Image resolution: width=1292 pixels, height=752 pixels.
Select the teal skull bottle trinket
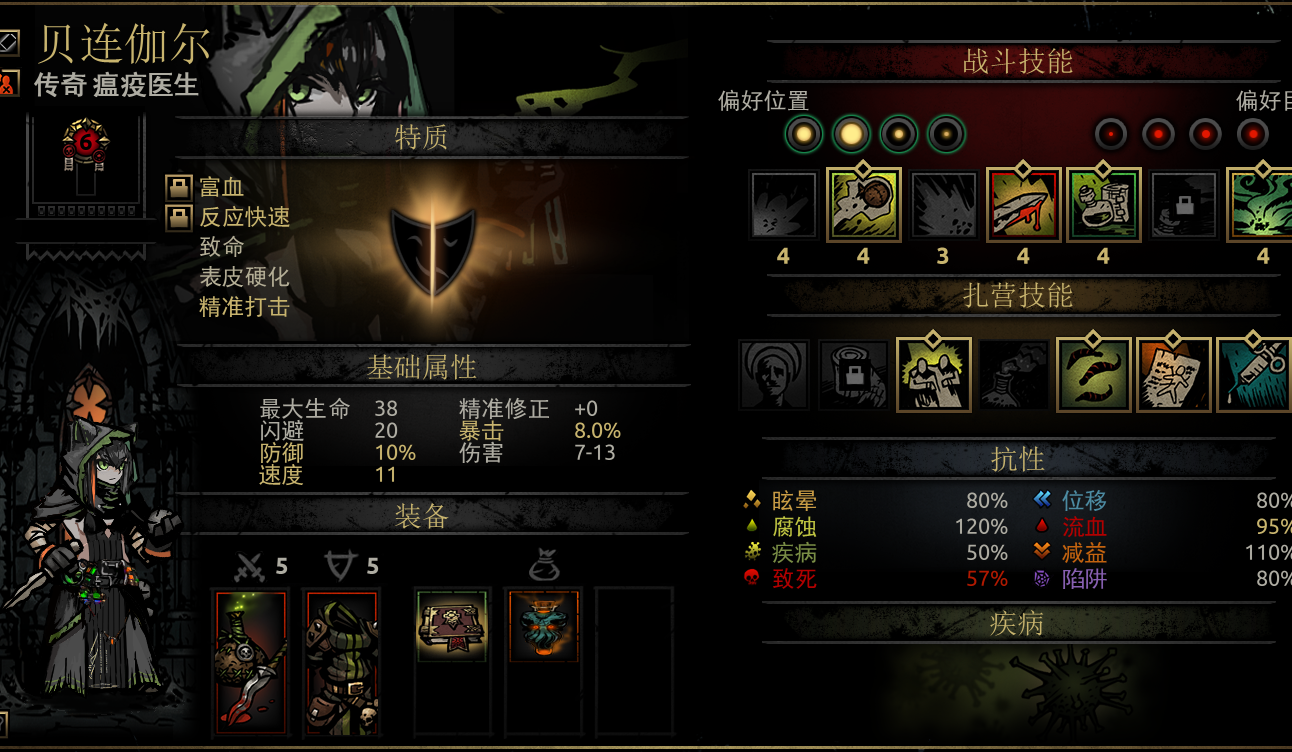543,626
